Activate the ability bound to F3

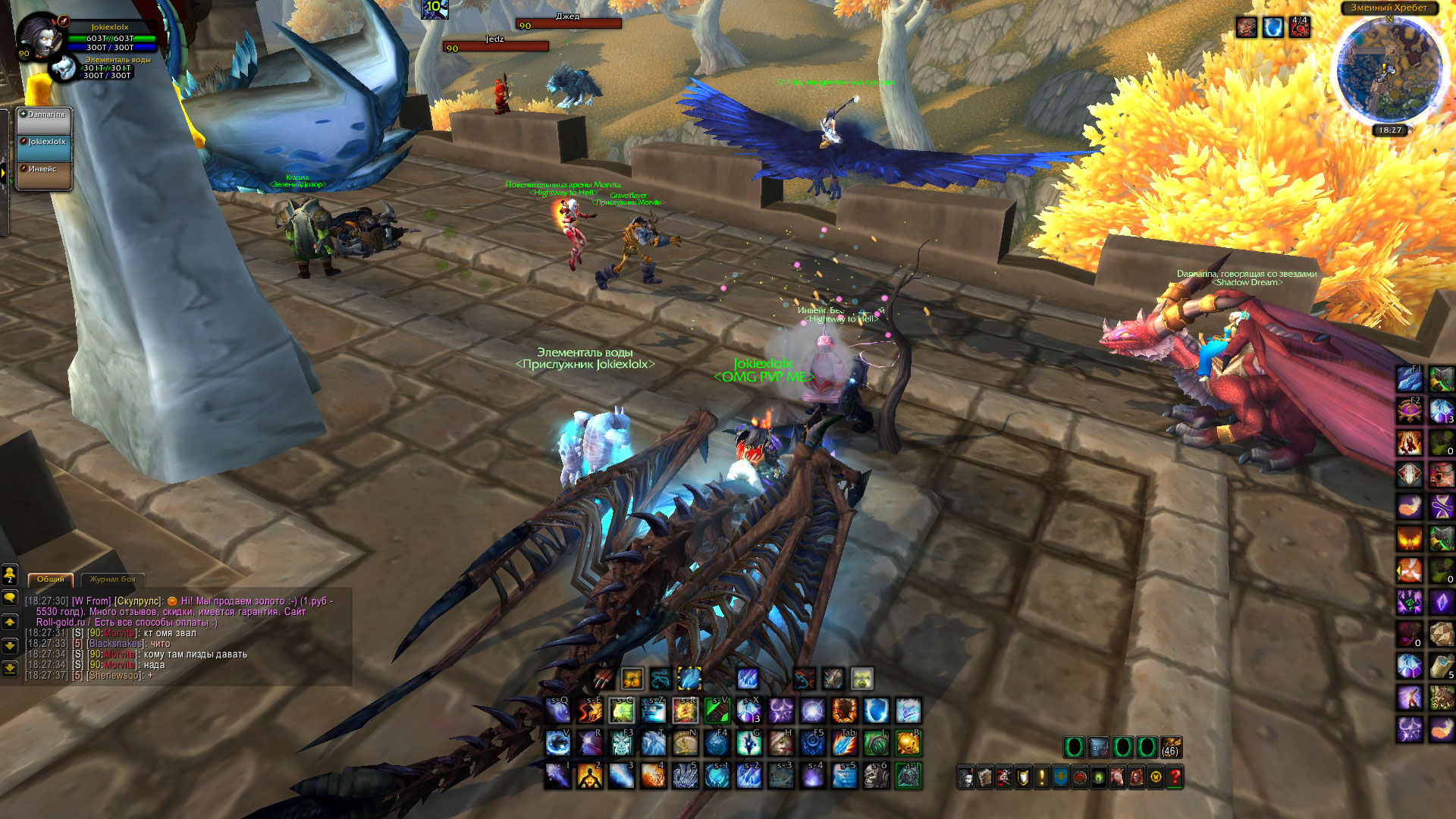(622, 743)
